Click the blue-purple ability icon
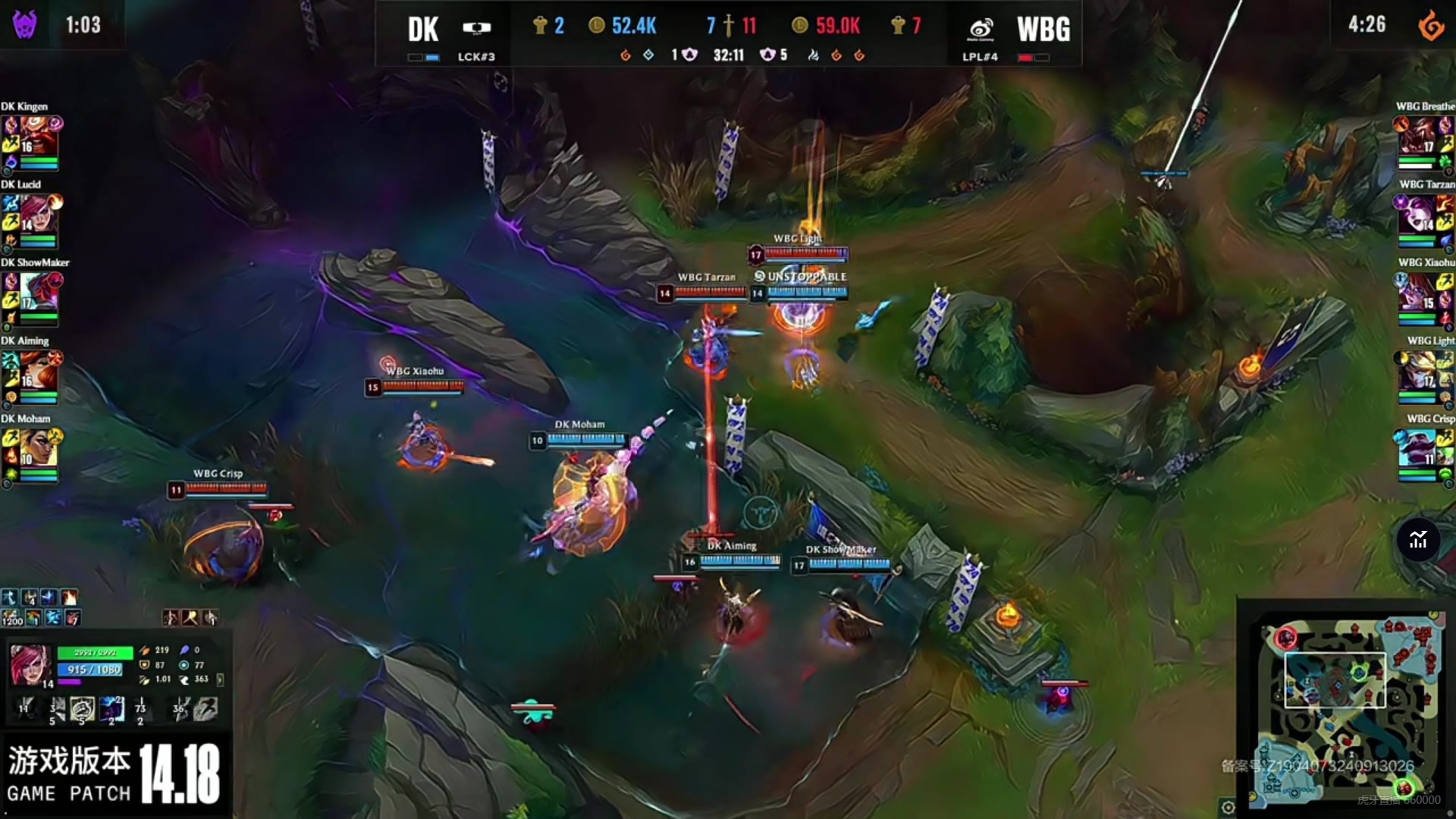This screenshot has height=819, width=1456. 112,709
